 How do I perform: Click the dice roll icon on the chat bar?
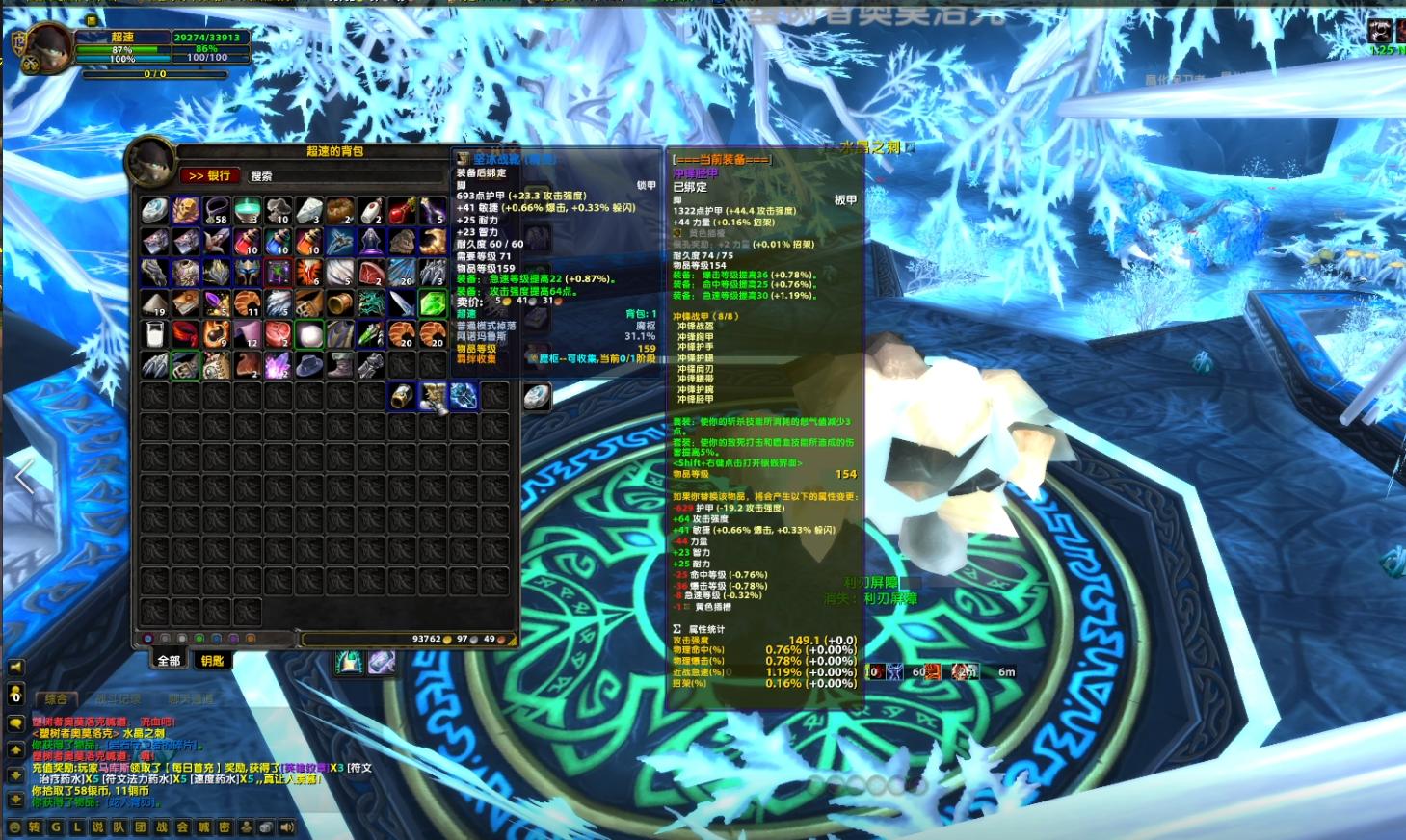(266, 827)
